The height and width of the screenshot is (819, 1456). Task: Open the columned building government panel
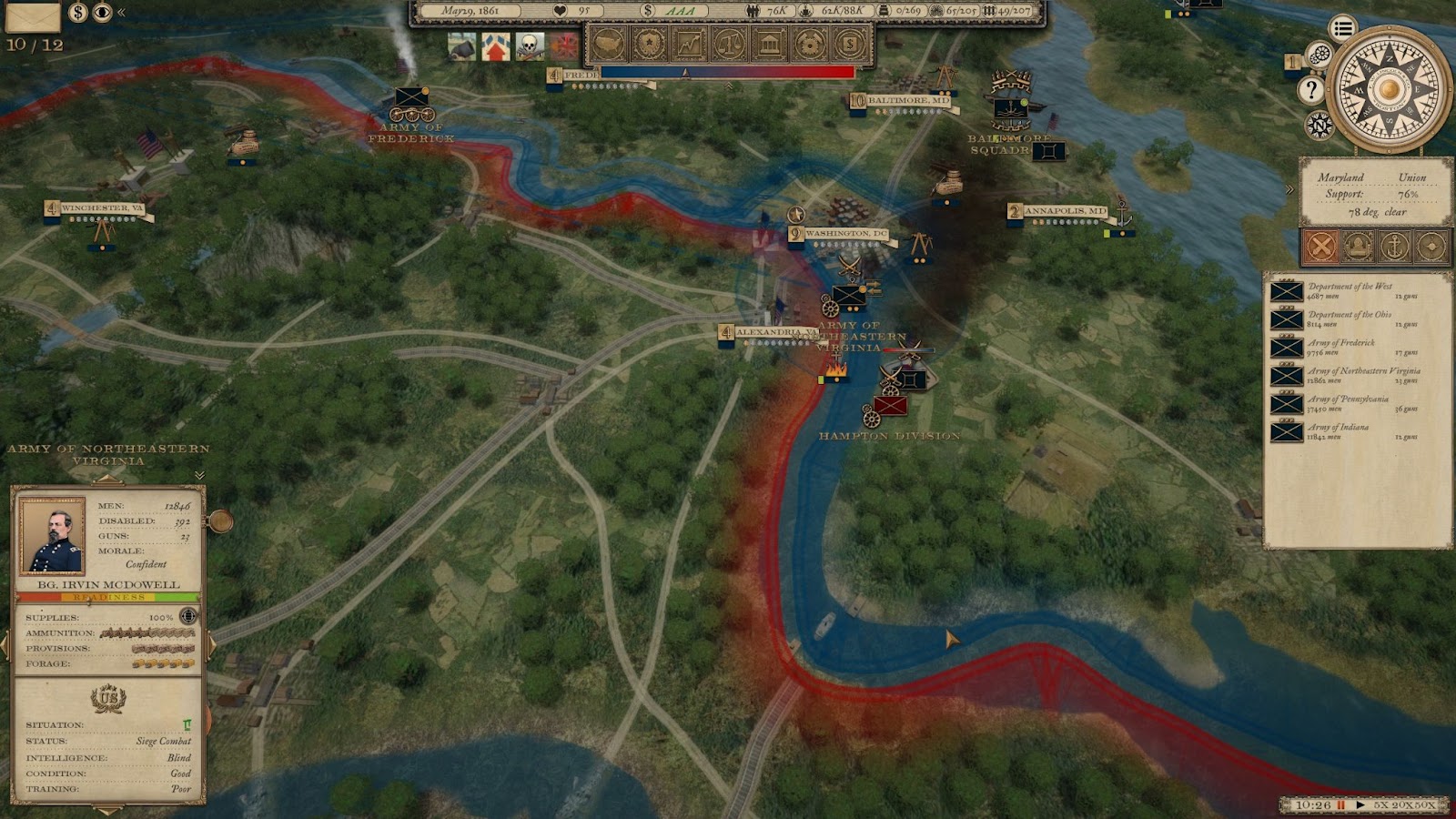769,43
